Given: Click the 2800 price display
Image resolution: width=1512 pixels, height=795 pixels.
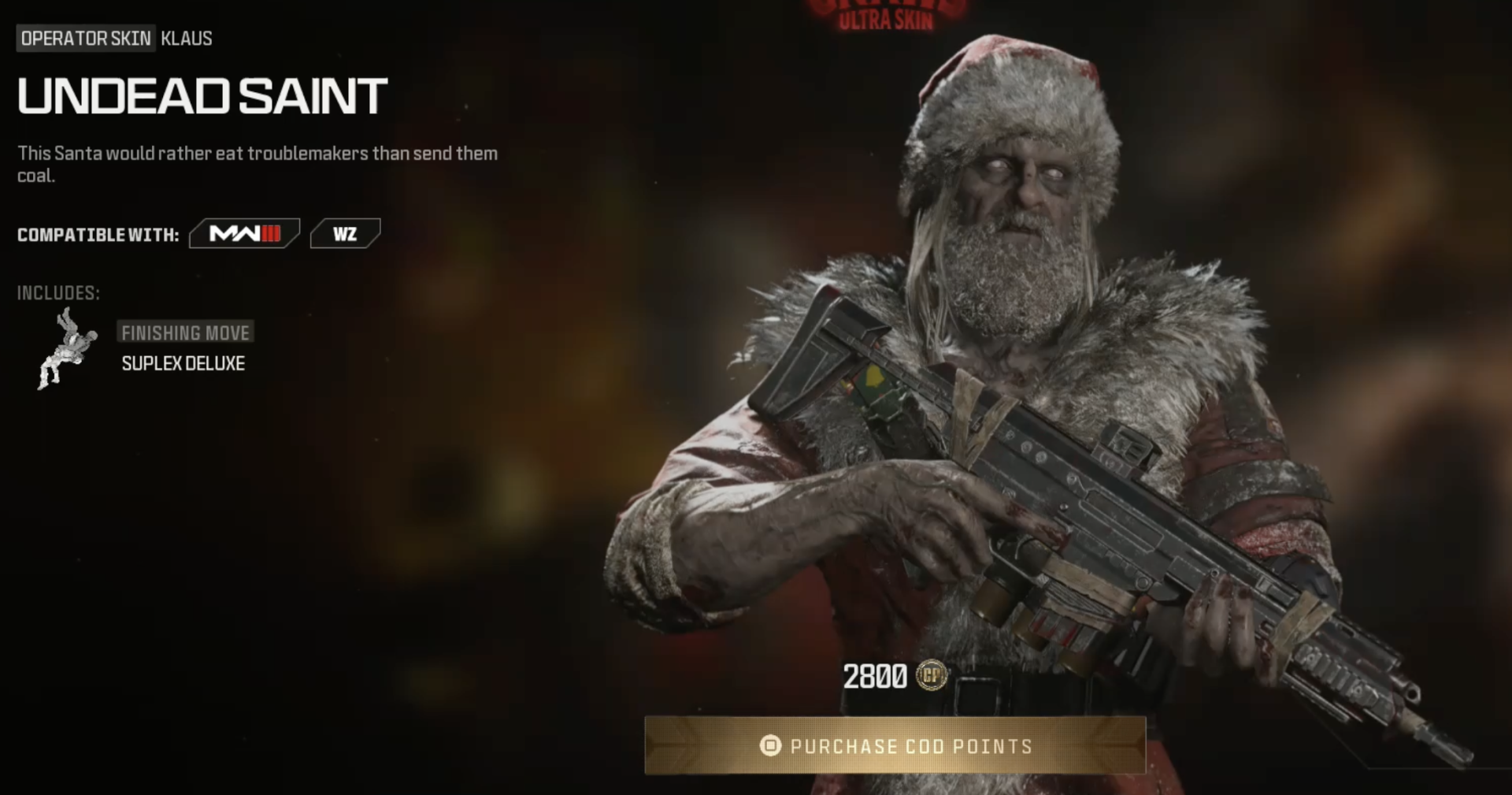Looking at the screenshot, I should pyautogui.click(x=876, y=674).
